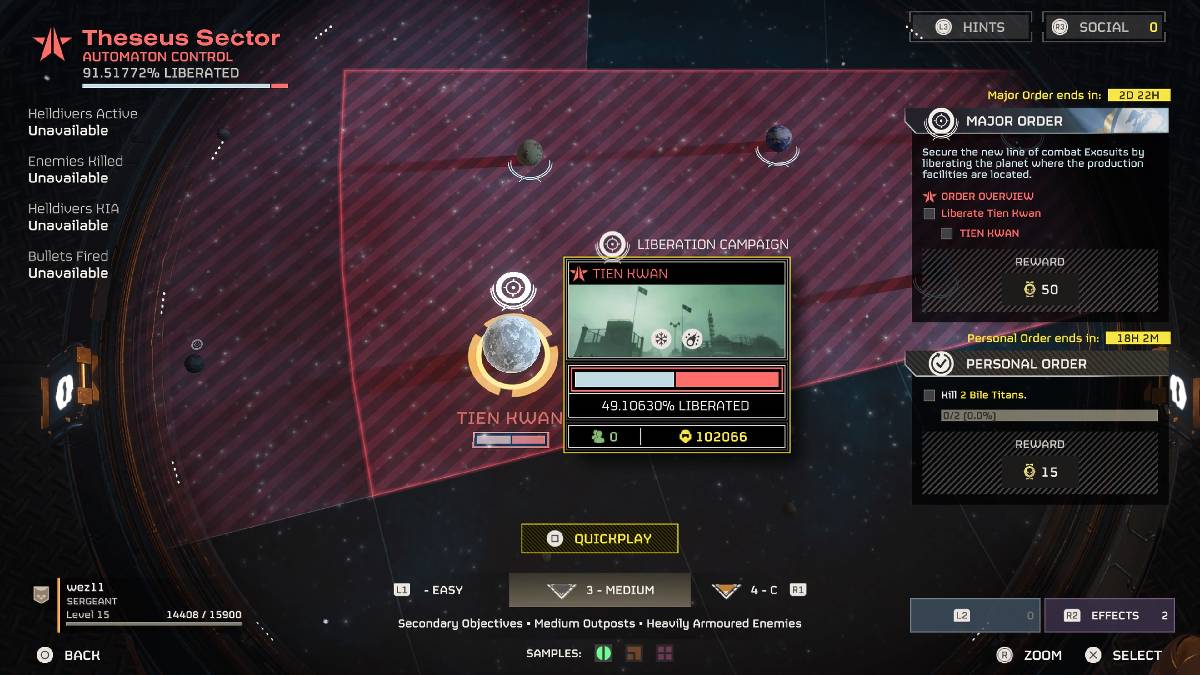Open the Major Order panel
This screenshot has height=675, width=1200.
[x=1036, y=121]
